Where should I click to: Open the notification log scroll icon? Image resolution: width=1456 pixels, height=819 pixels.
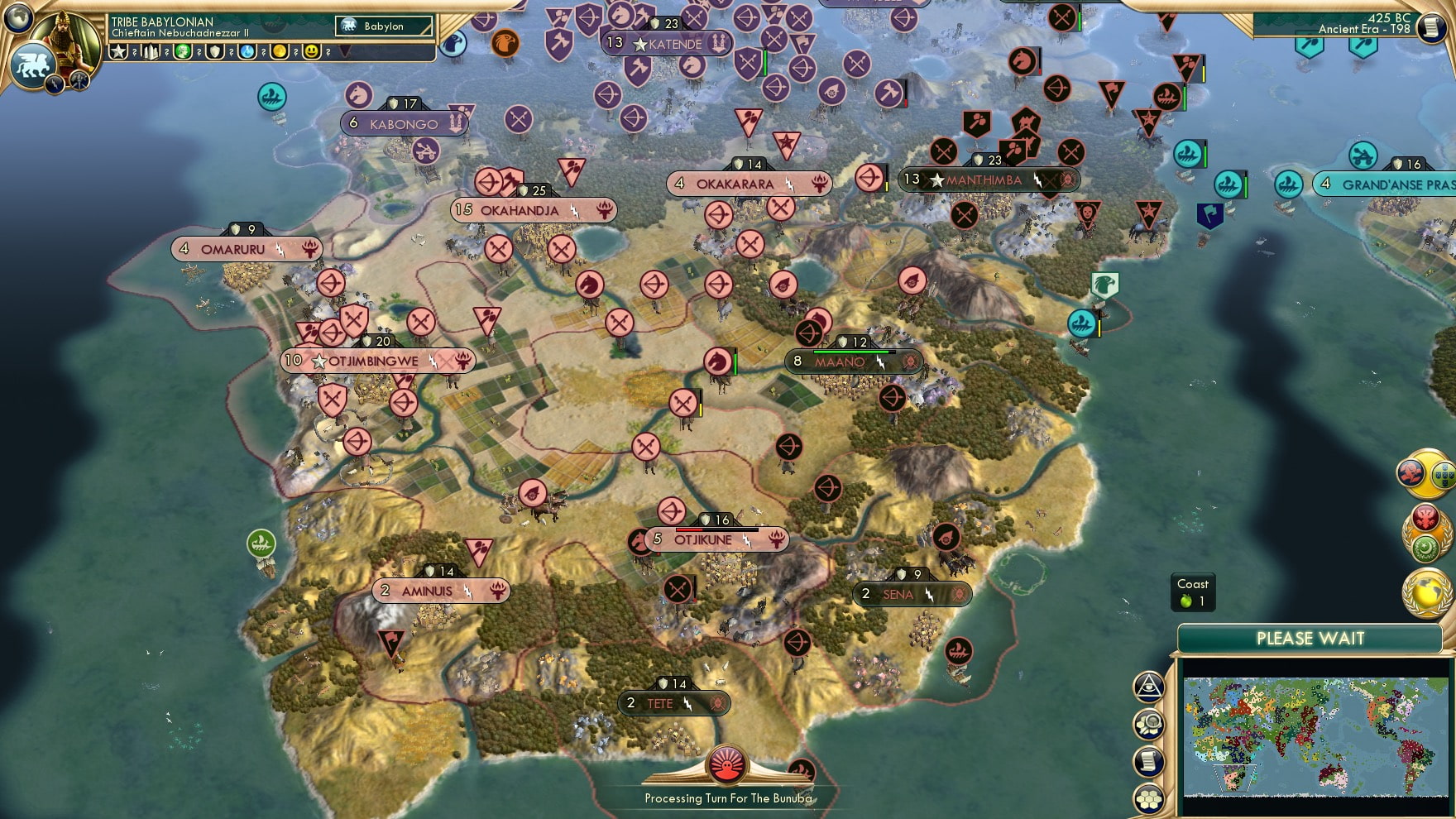[x=1150, y=759]
